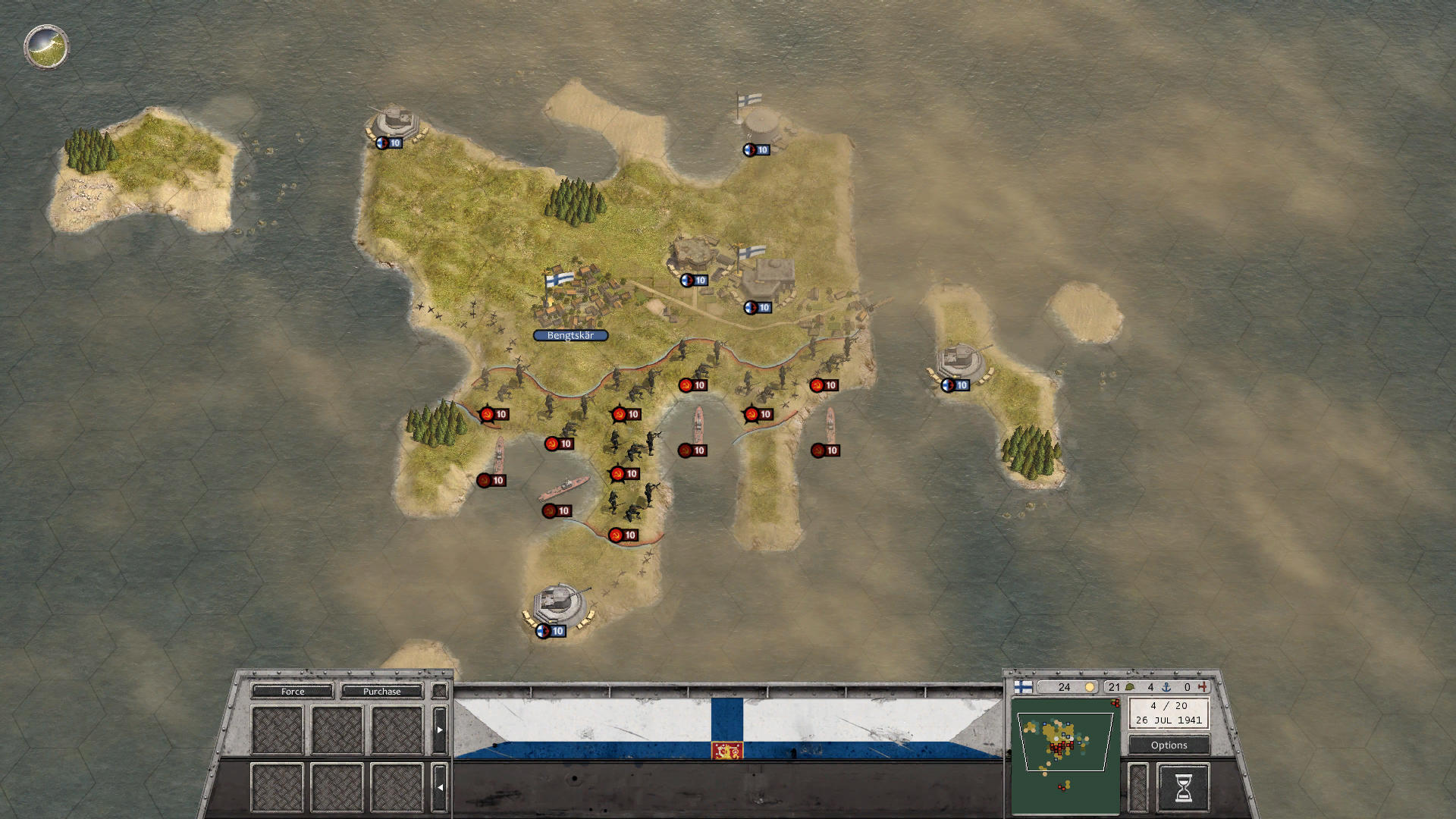Click the aircraft air command points icon
The width and height of the screenshot is (1456, 819).
1202,687
